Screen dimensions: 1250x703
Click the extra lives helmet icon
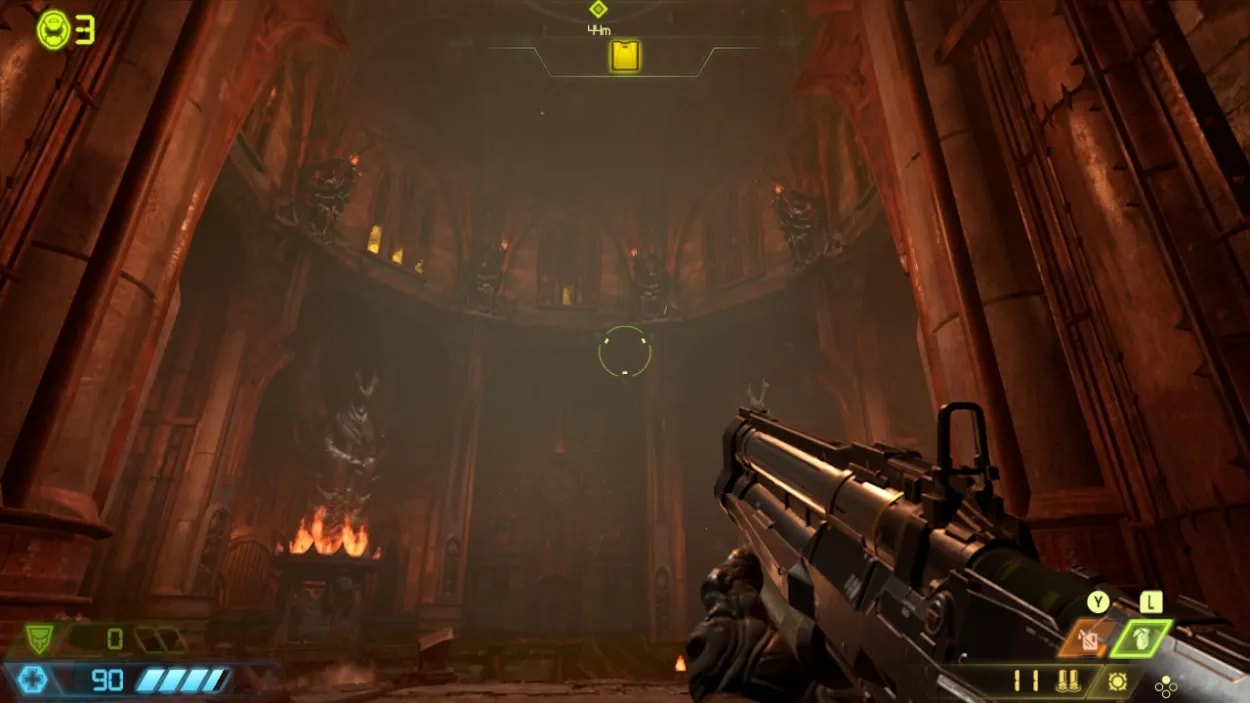(53, 30)
